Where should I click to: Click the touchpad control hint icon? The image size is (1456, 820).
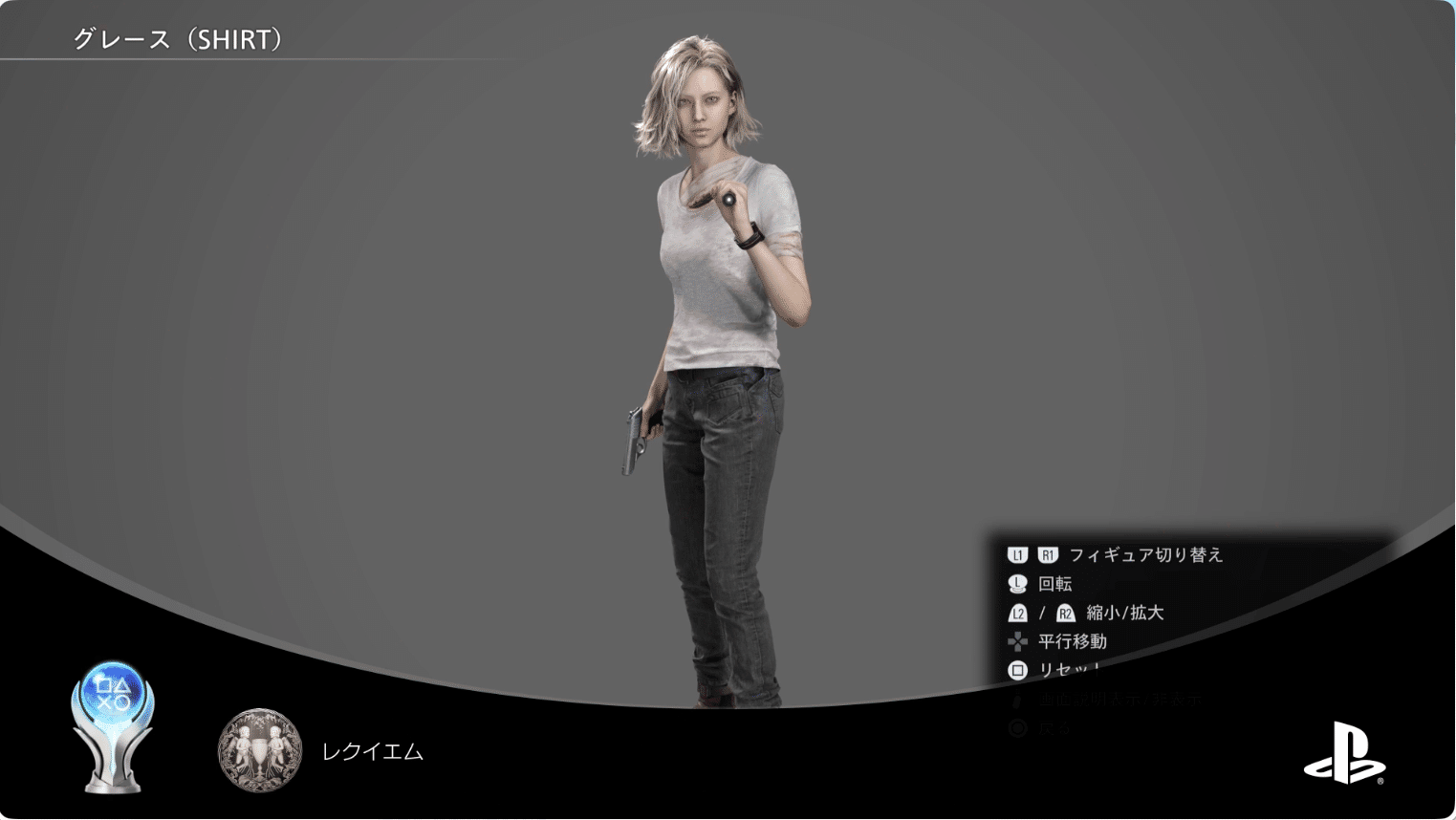(1017, 699)
